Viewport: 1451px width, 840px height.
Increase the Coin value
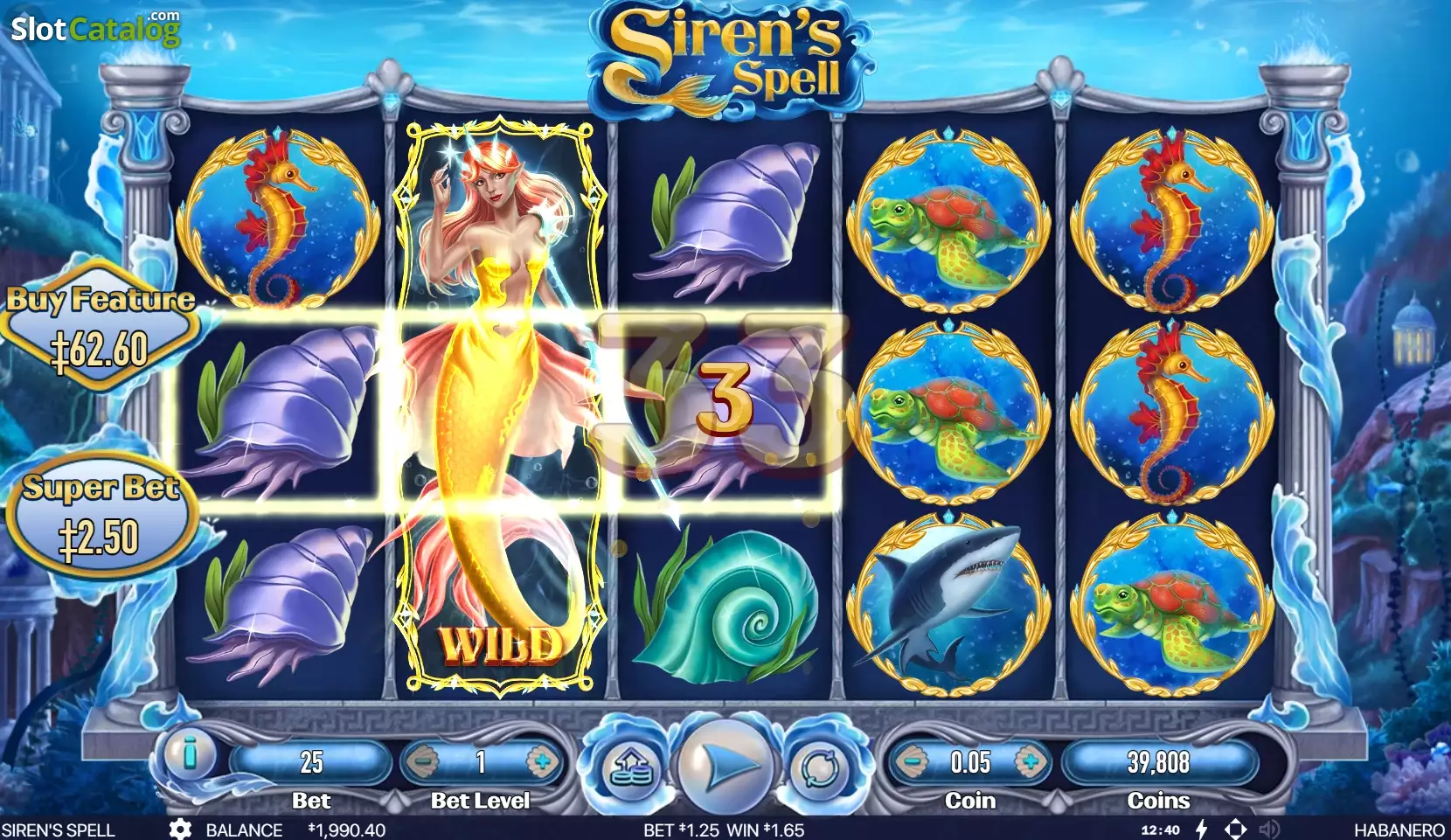coord(1030,762)
